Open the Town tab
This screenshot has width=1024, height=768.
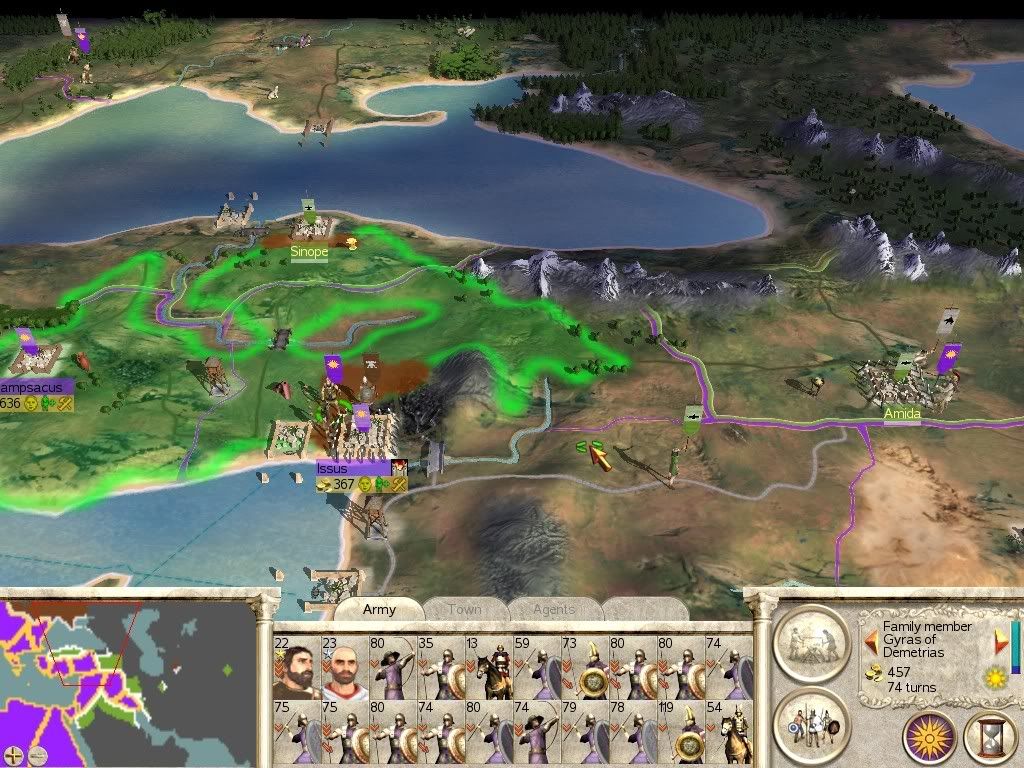click(464, 609)
